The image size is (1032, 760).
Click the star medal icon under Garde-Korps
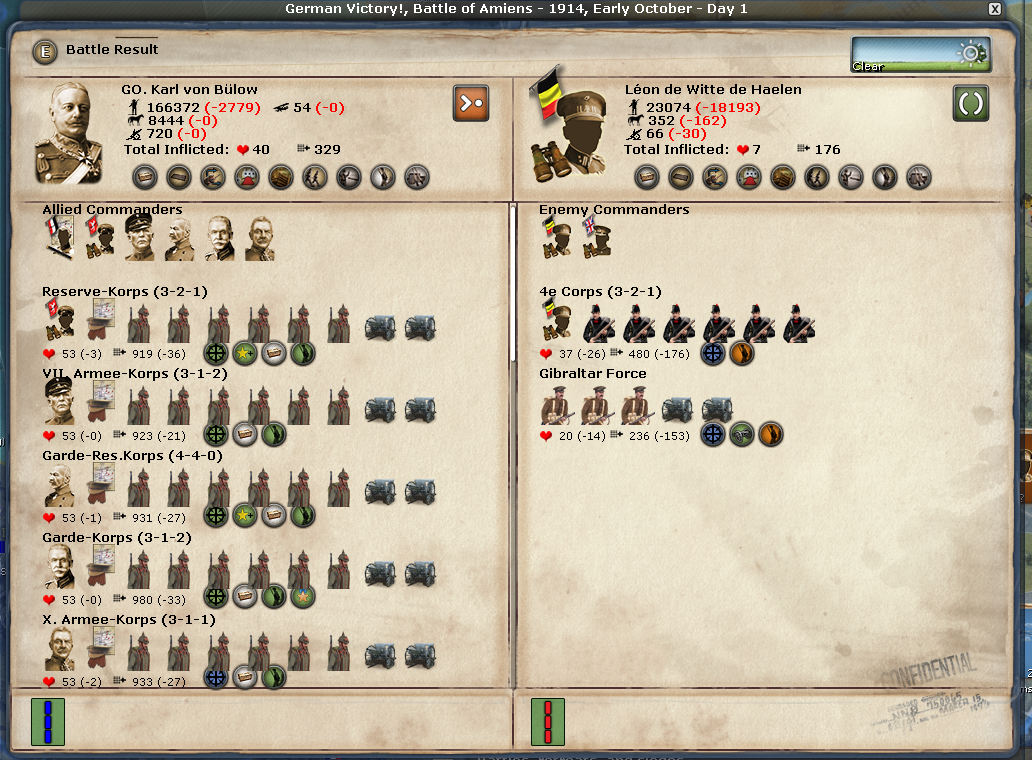click(303, 597)
